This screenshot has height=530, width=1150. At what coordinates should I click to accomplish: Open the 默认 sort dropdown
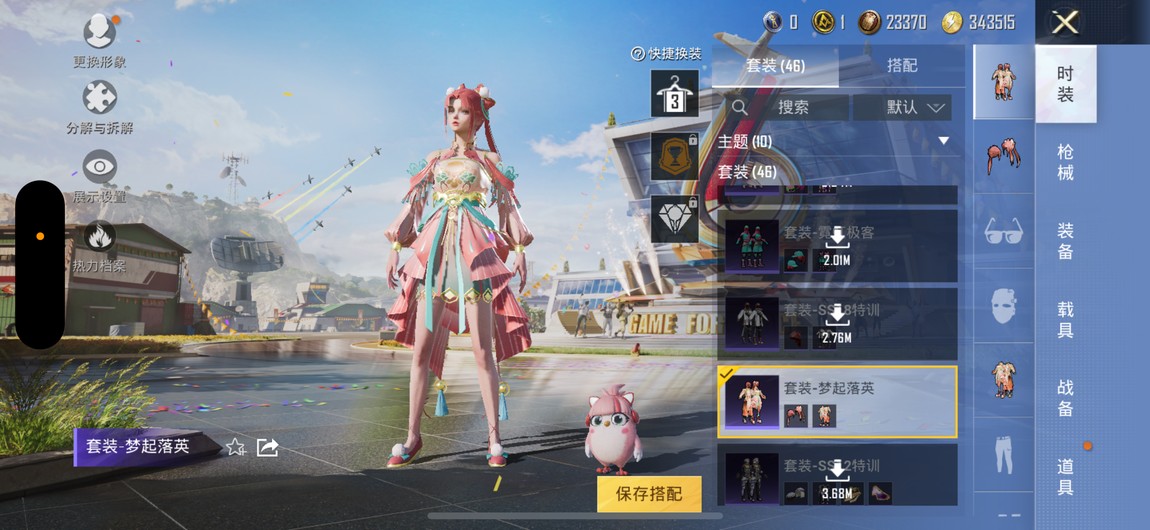915,107
